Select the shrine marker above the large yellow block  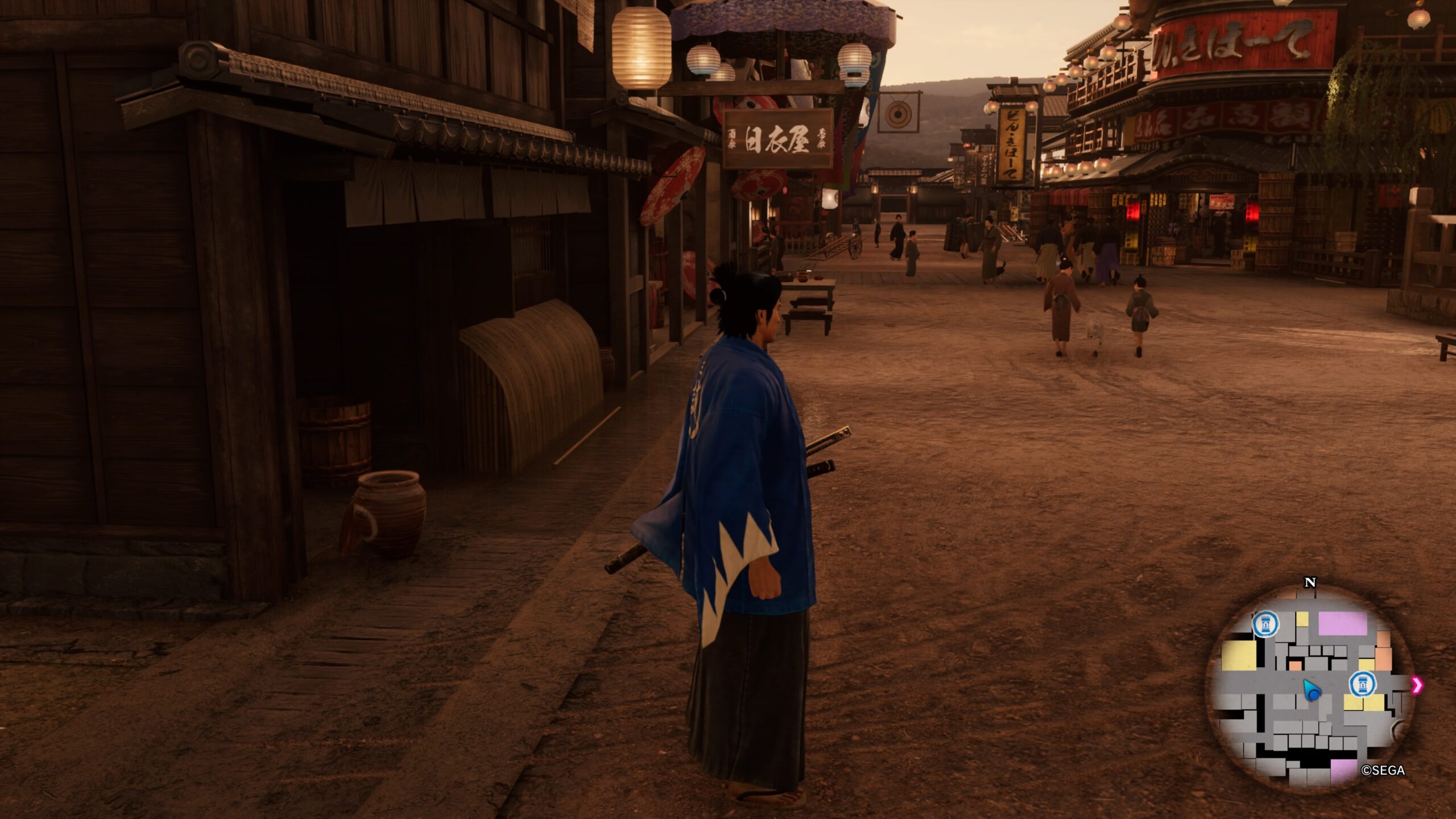[x=1265, y=624]
